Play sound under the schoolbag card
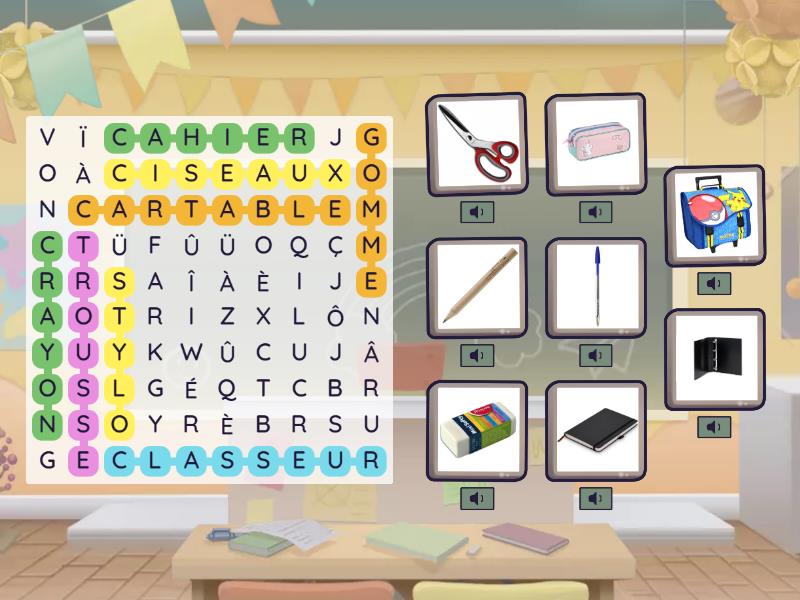The width and height of the screenshot is (800, 600). (x=714, y=284)
